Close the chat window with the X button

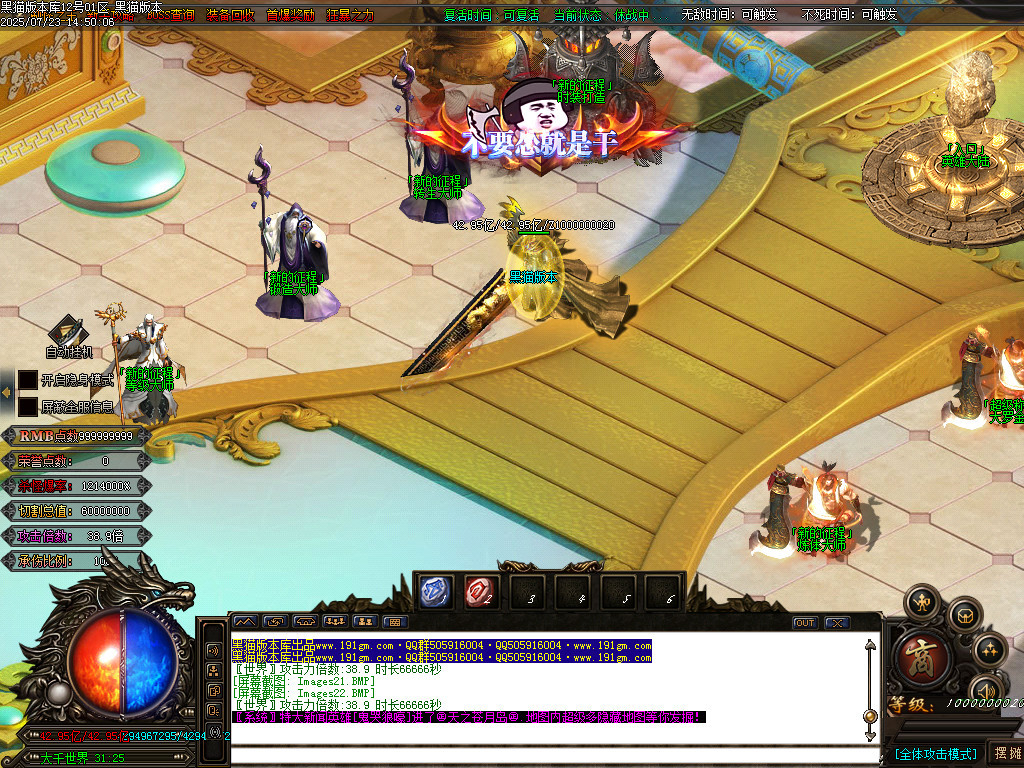pos(836,622)
